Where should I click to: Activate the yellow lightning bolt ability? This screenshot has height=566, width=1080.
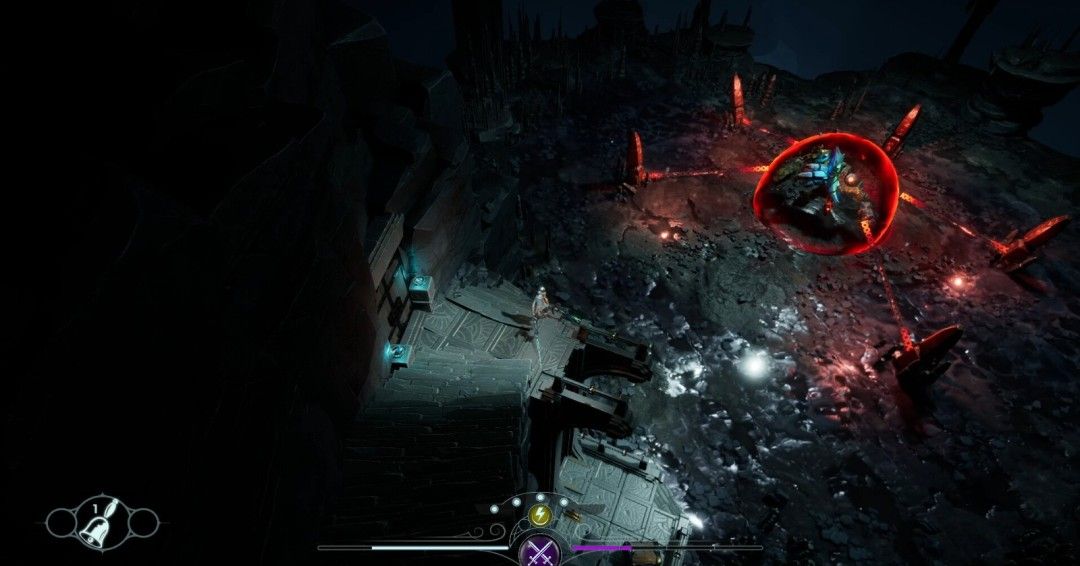pyautogui.click(x=540, y=515)
